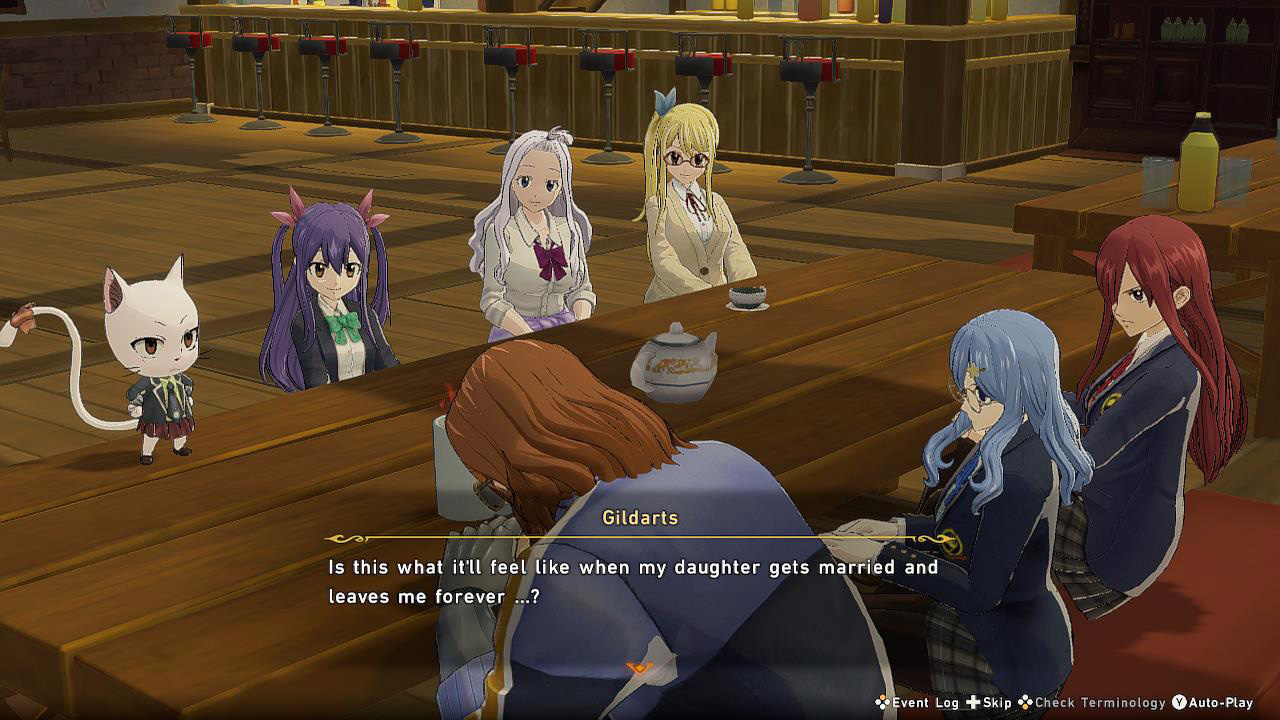Click the Gildarts speaker name plate
The width and height of the screenshot is (1280, 720).
(639, 517)
